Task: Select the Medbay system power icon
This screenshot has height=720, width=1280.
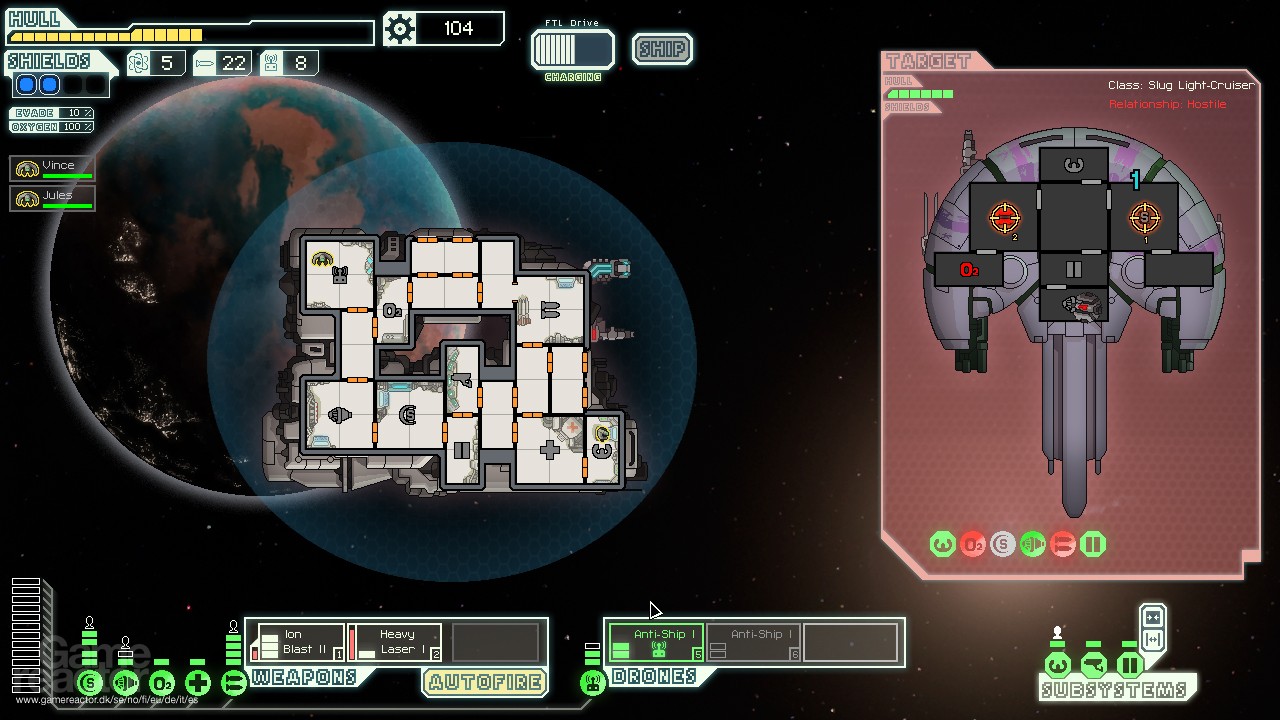Action: click(198, 681)
